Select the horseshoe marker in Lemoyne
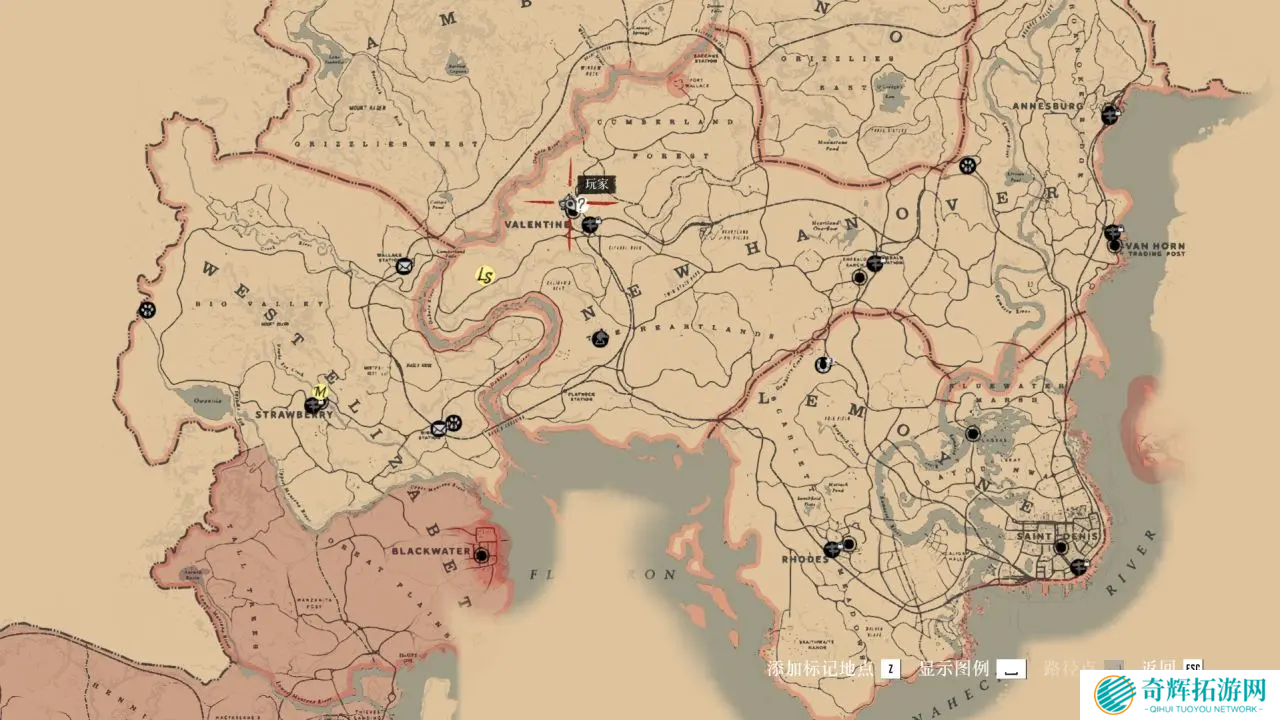The width and height of the screenshot is (1280, 720). point(824,364)
